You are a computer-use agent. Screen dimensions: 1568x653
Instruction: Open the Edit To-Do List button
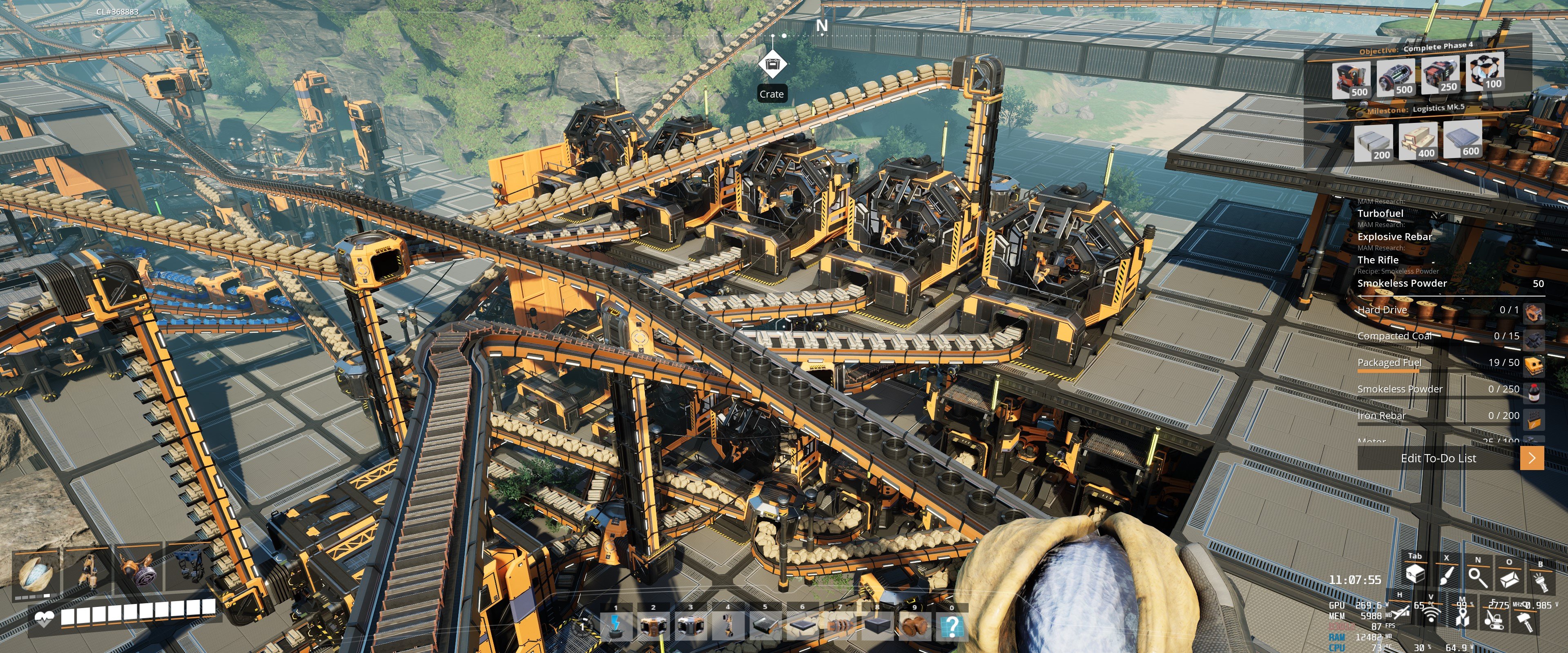pyautogui.click(x=1438, y=459)
